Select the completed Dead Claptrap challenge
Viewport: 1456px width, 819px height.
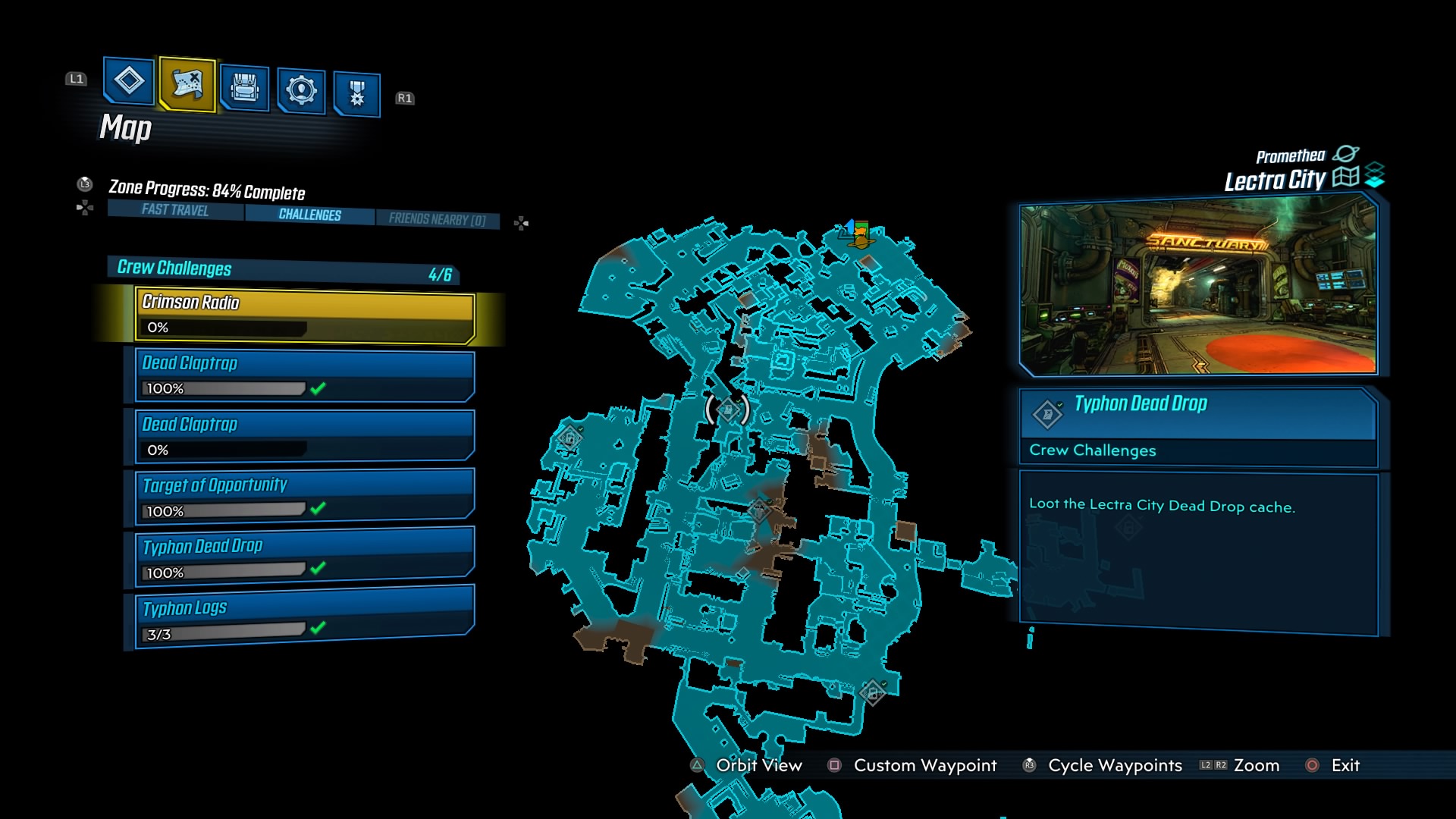[x=302, y=375]
